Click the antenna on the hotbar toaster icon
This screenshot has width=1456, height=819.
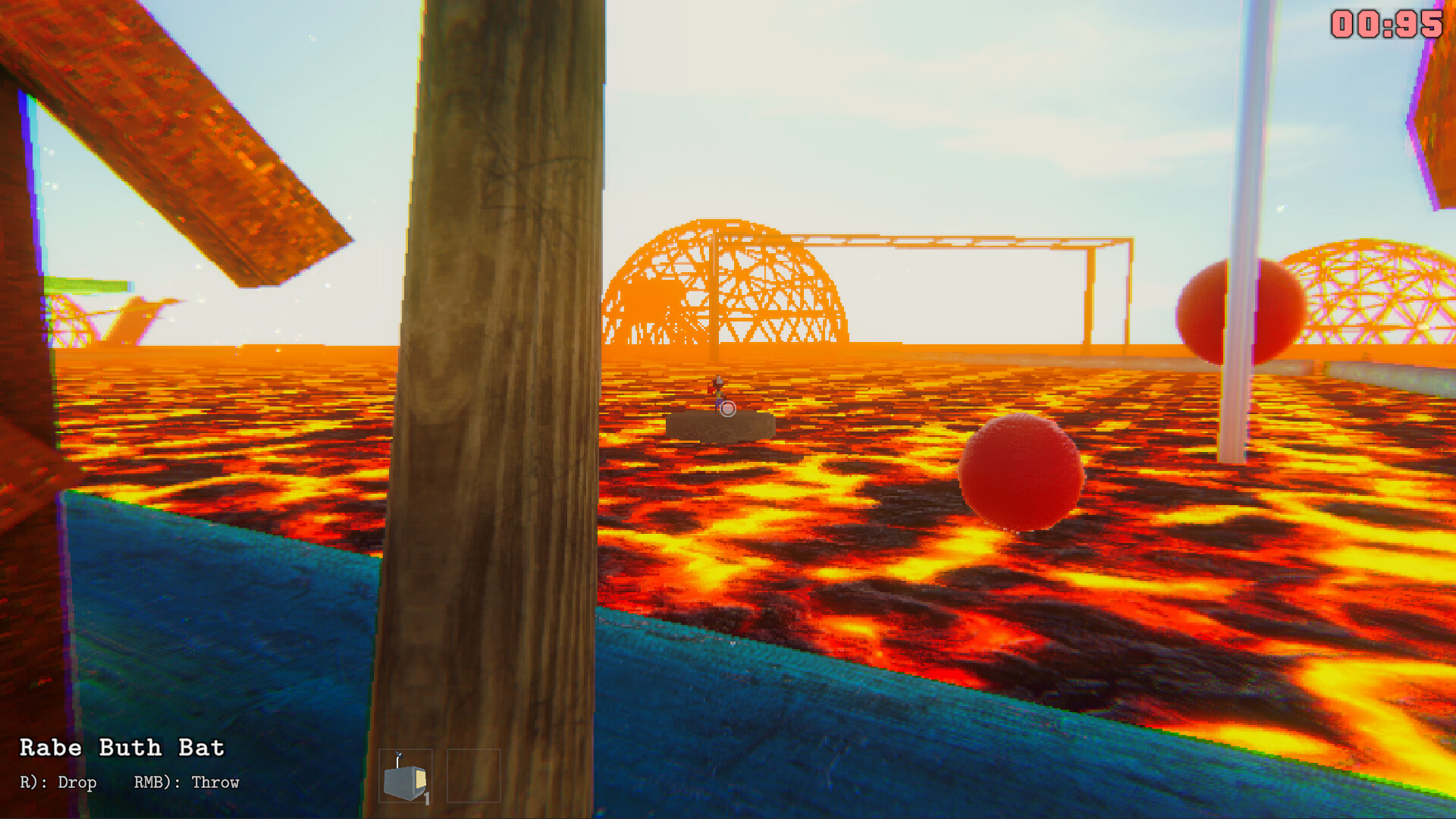[x=398, y=756]
